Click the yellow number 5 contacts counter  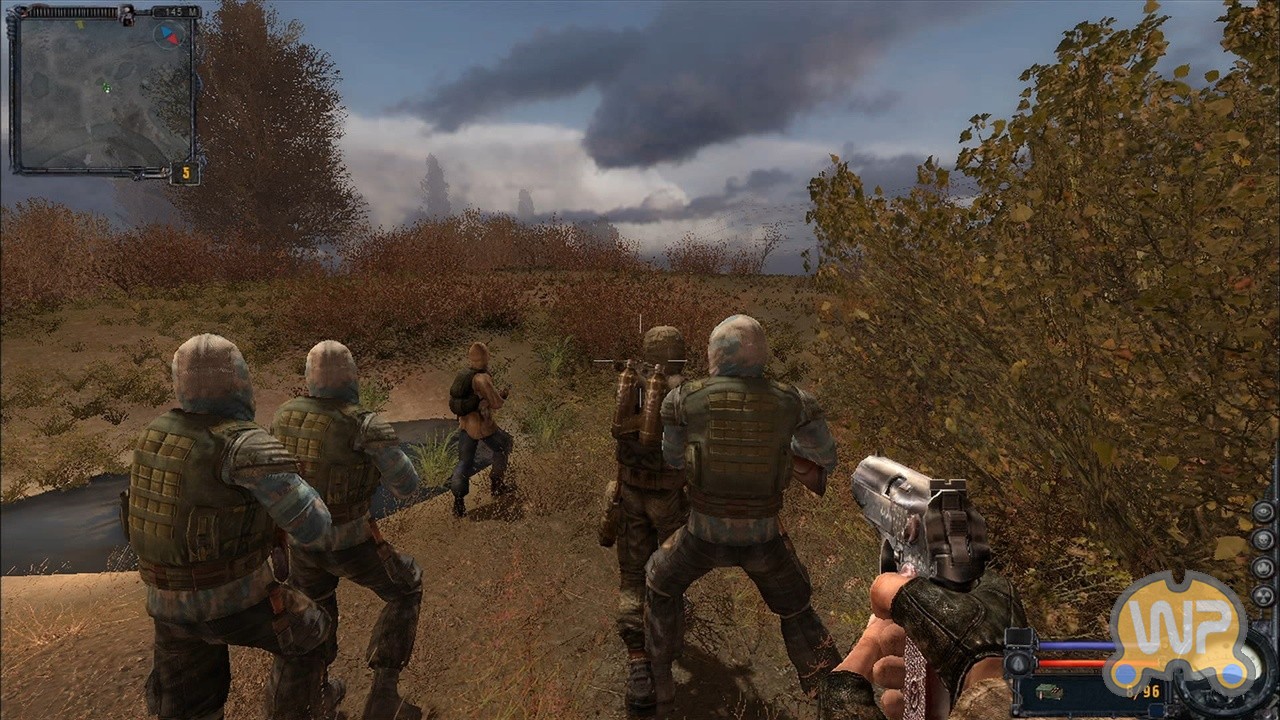(184, 173)
